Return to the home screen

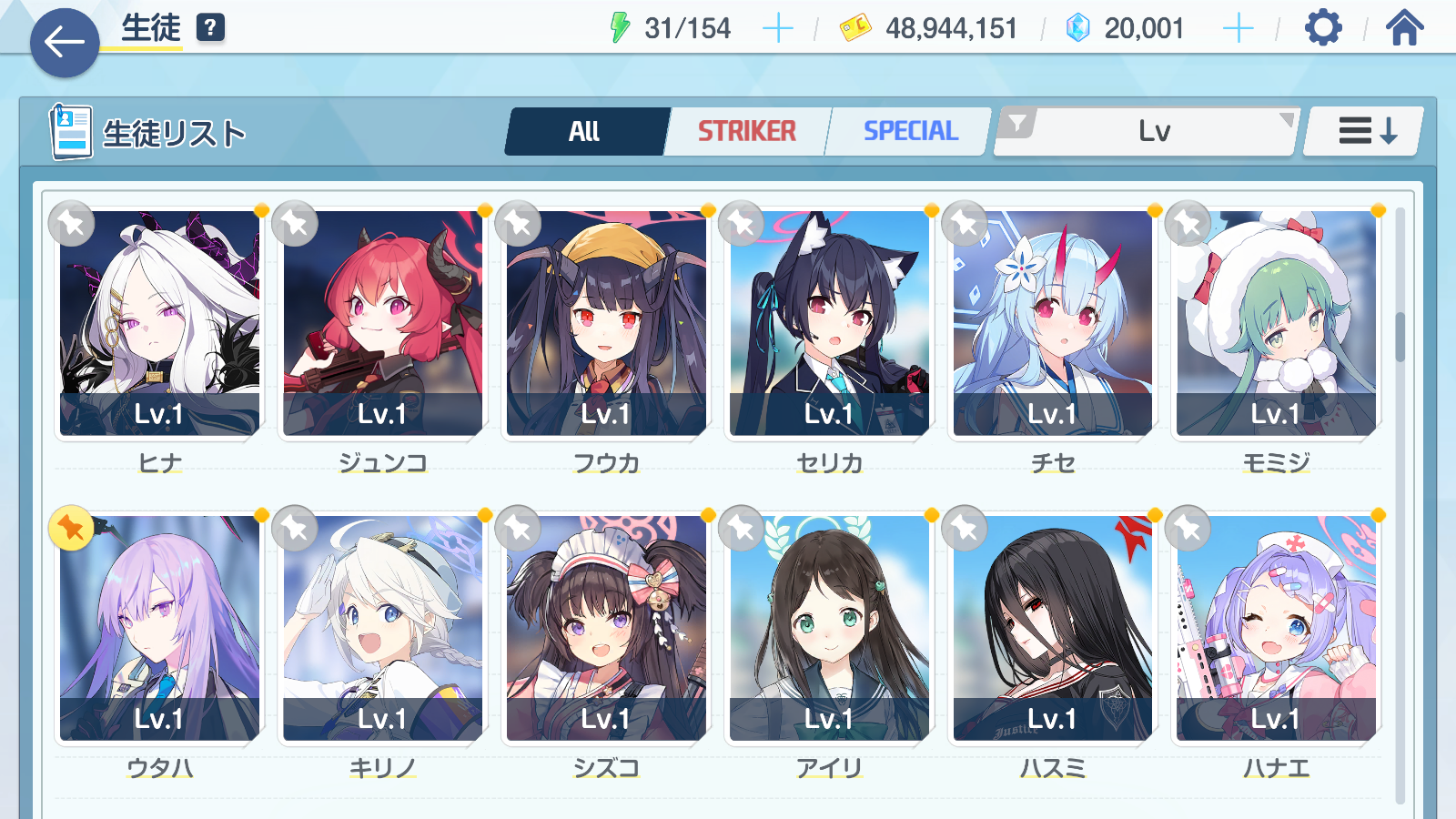pos(1404,28)
